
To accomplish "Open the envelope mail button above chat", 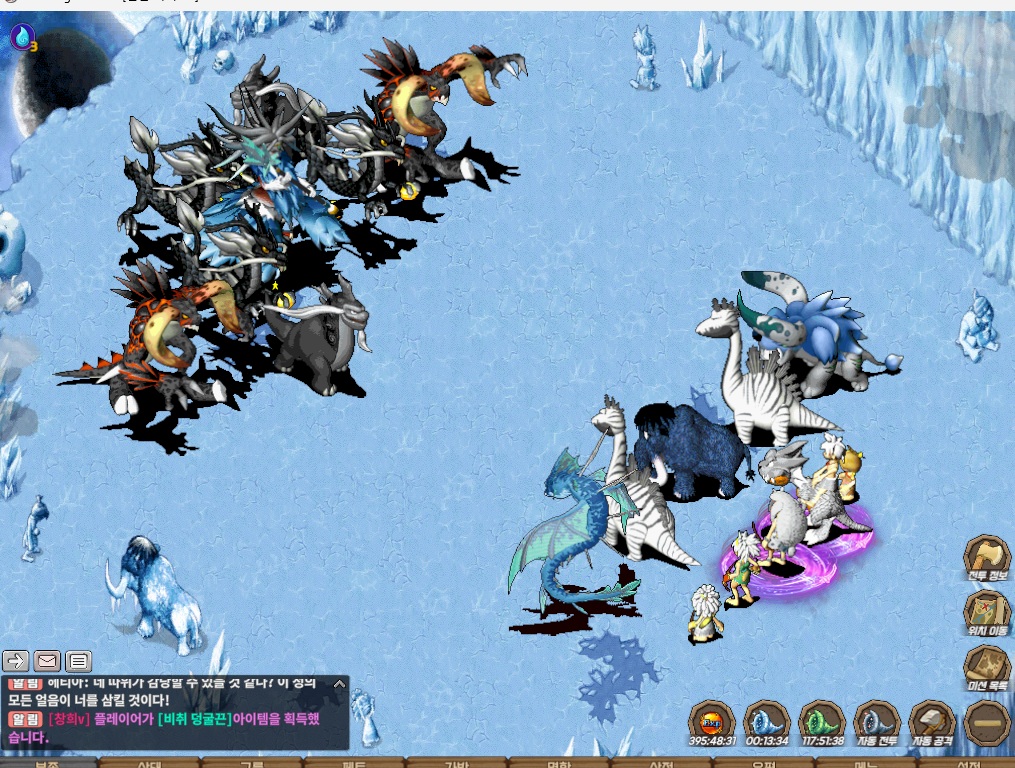I will click(x=47, y=660).
